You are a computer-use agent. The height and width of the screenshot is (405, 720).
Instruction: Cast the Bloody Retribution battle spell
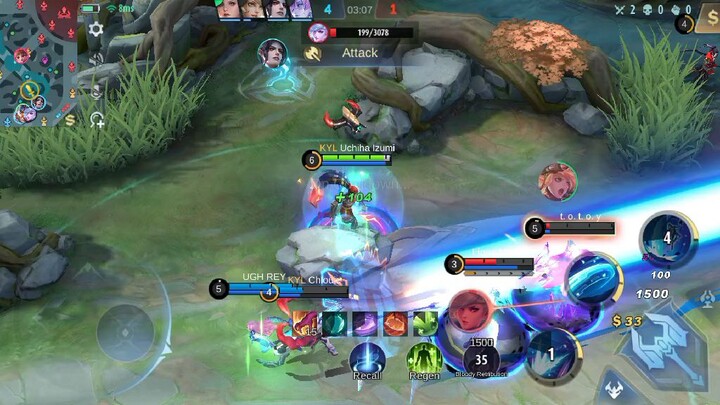click(482, 358)
